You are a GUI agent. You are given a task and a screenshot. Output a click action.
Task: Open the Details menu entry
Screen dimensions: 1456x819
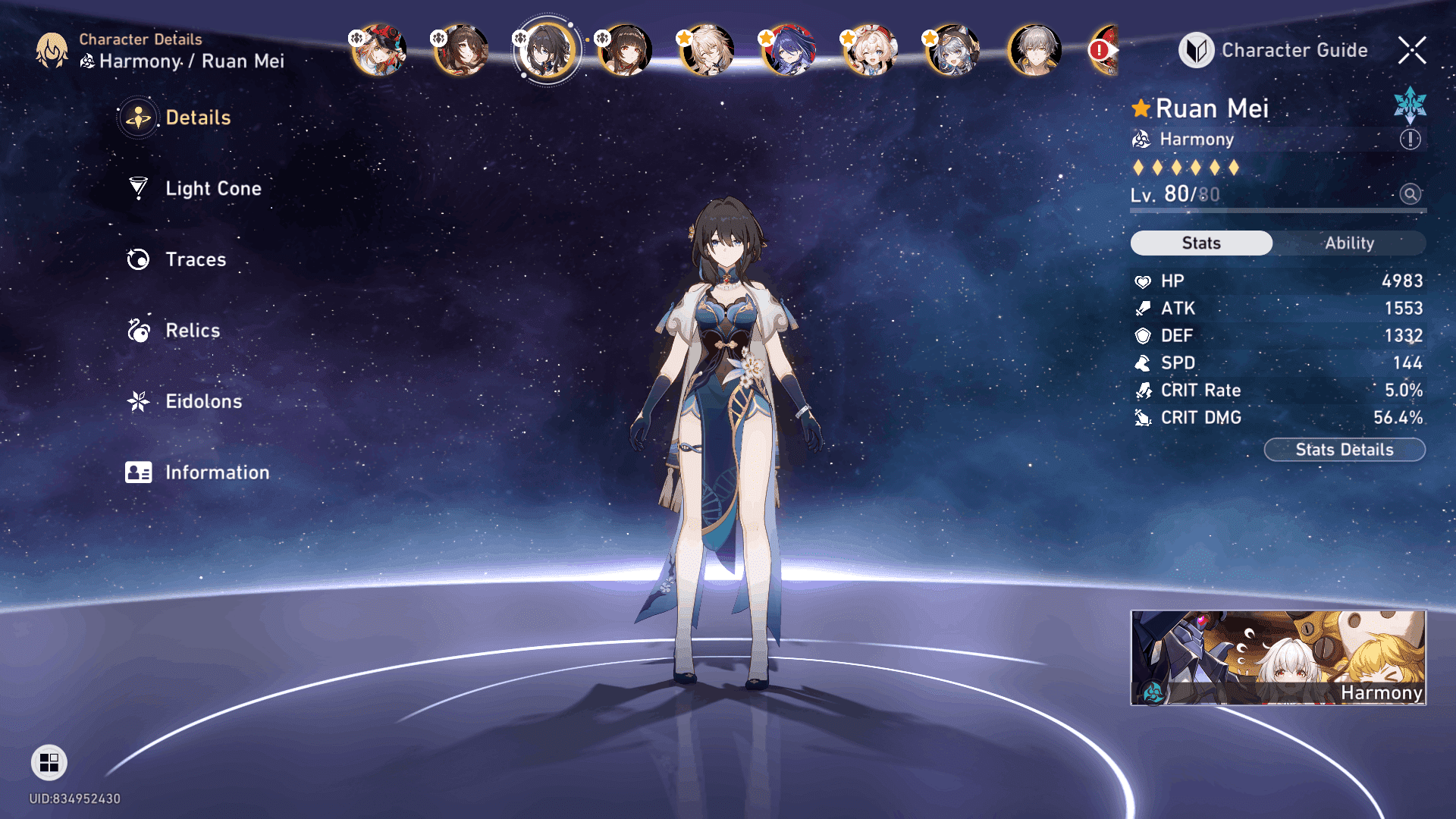click(197, 118)
